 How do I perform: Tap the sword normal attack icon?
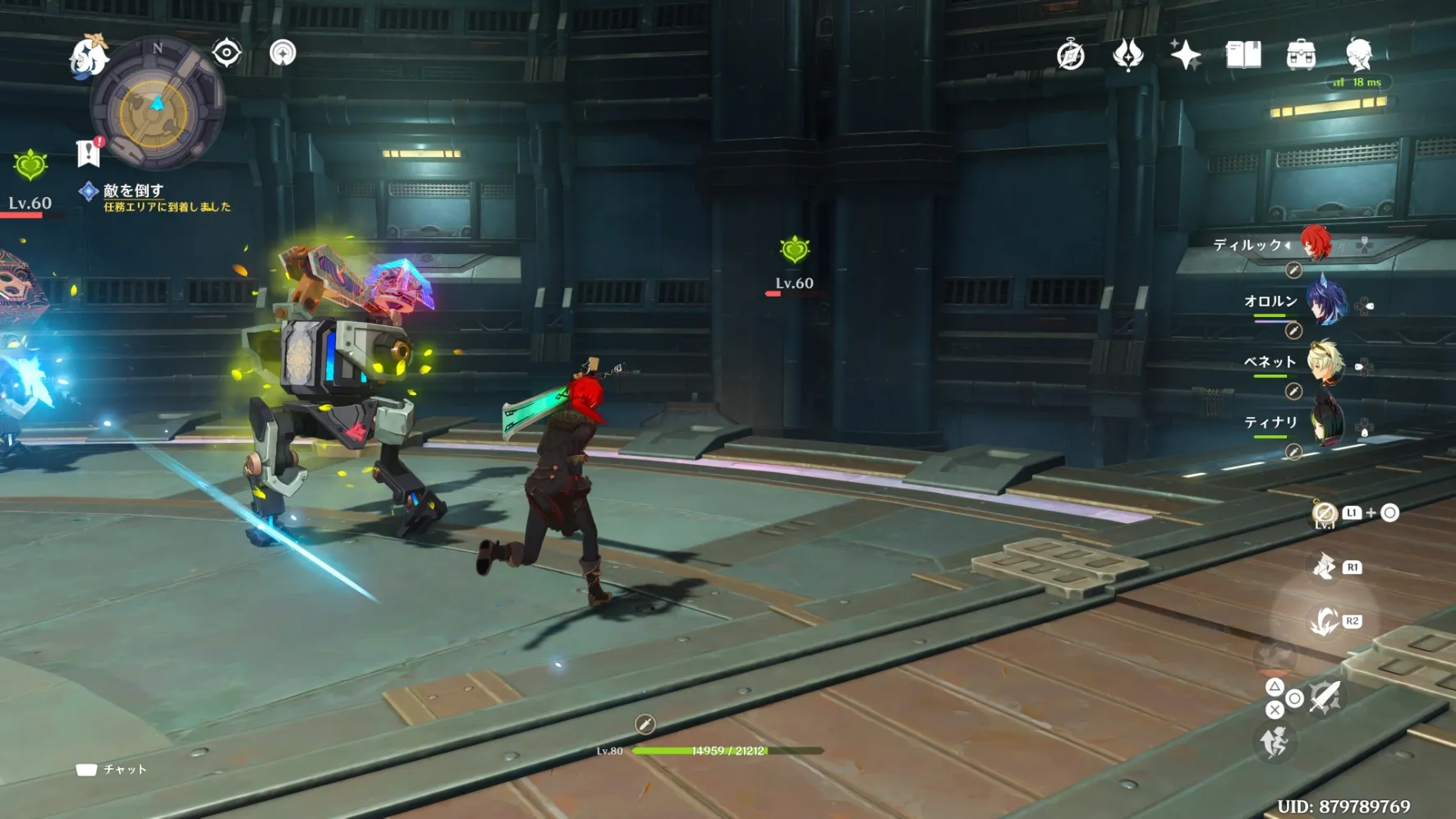tap(1324, 698)
